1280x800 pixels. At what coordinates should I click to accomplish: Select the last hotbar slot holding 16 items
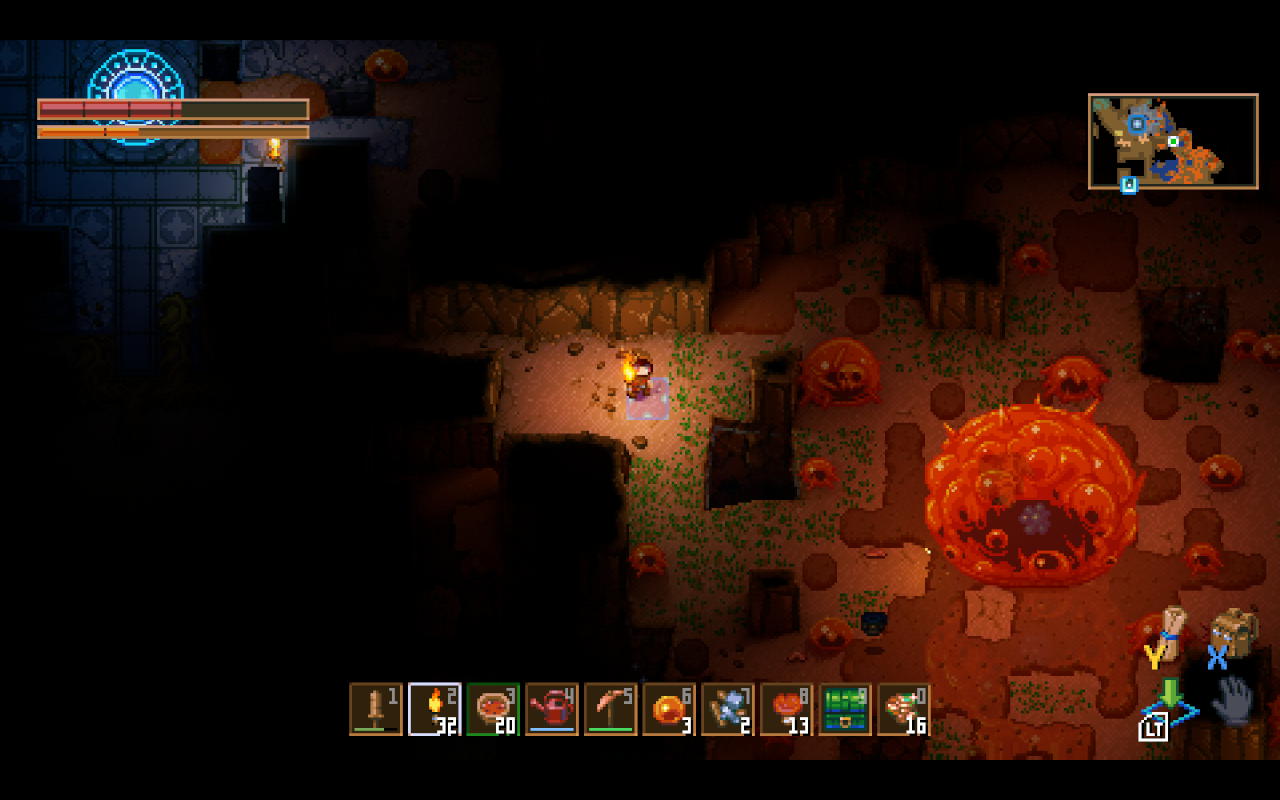(x=904, y=709)
